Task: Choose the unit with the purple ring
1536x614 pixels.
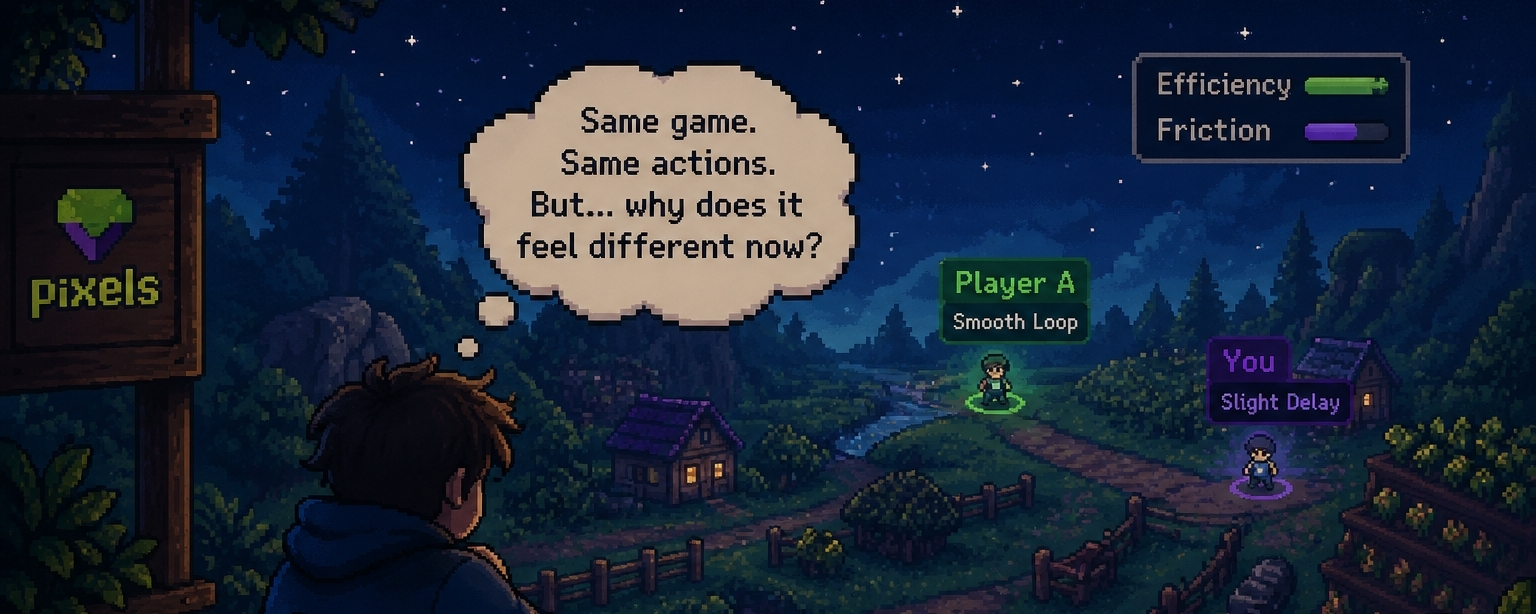Action: pos(1259,466)
